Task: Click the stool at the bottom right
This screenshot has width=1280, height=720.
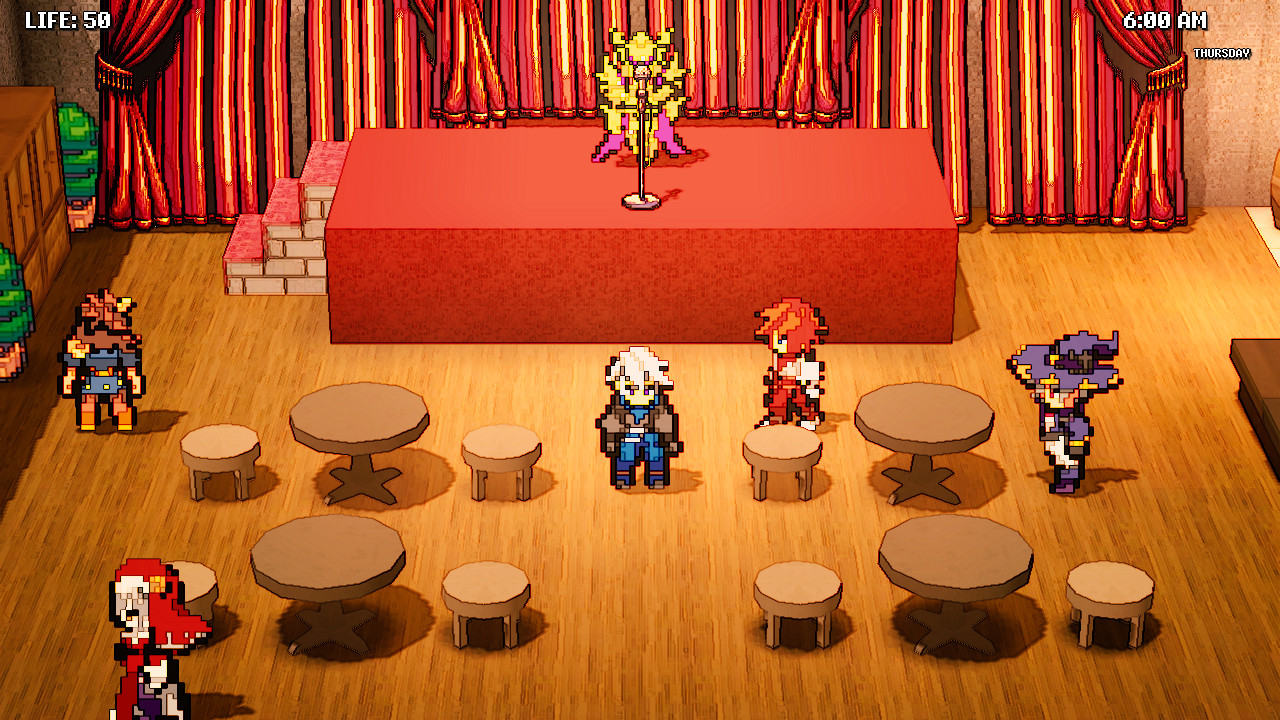Action: coord(1108,600)
